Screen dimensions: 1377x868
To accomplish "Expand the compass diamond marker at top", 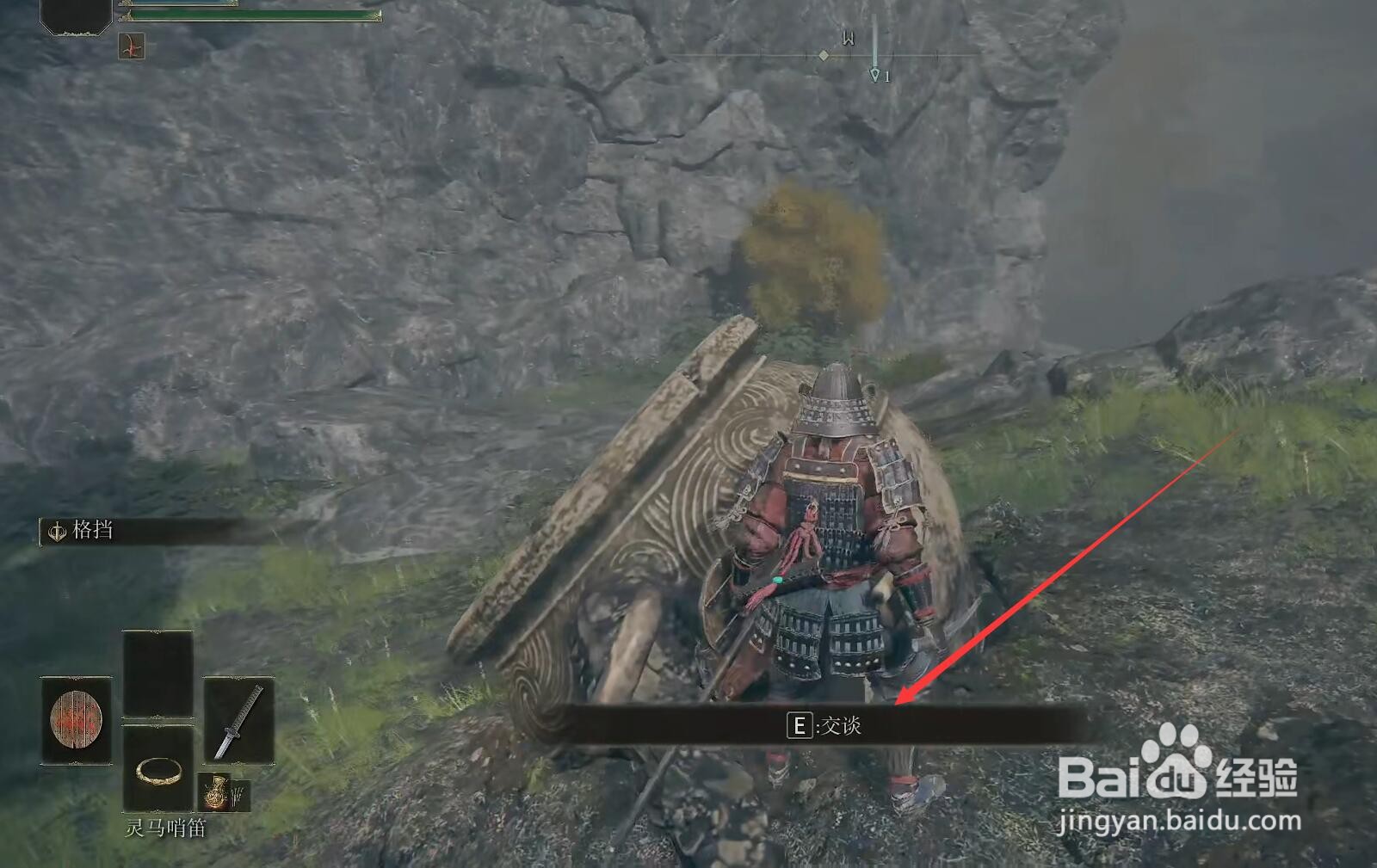I will point(824,56).
